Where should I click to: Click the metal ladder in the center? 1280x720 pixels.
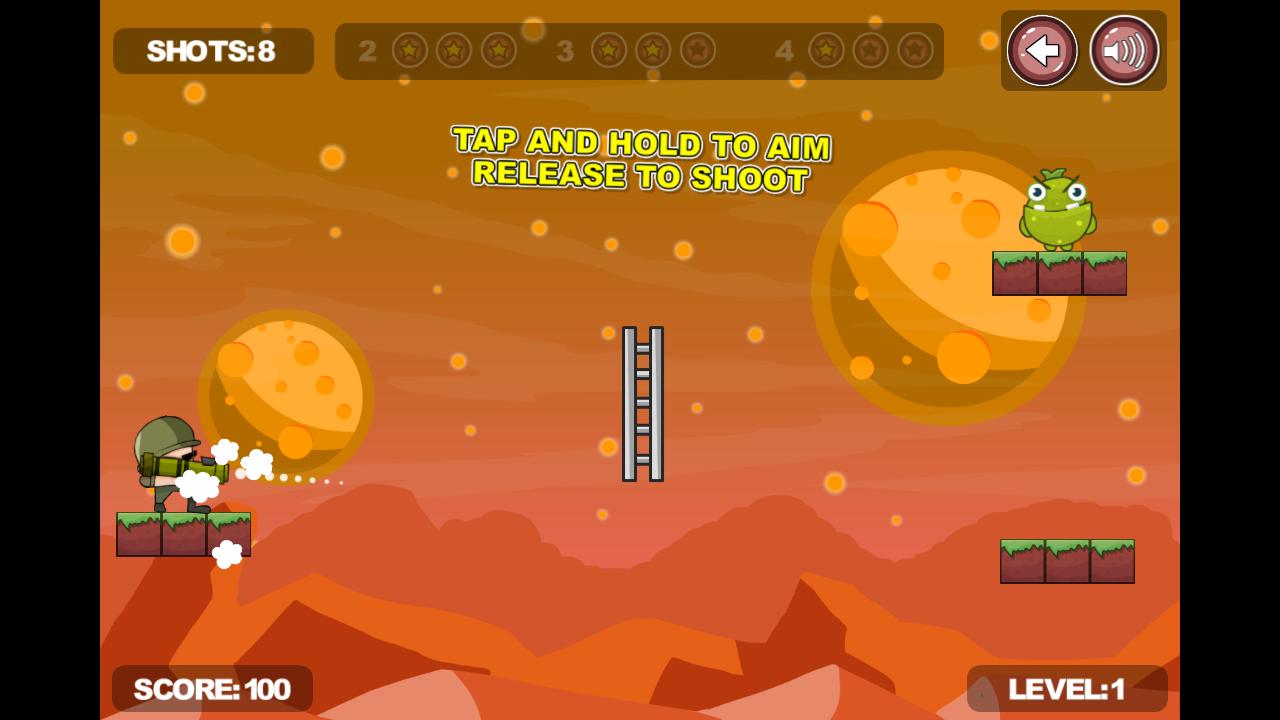click(641, 403)
